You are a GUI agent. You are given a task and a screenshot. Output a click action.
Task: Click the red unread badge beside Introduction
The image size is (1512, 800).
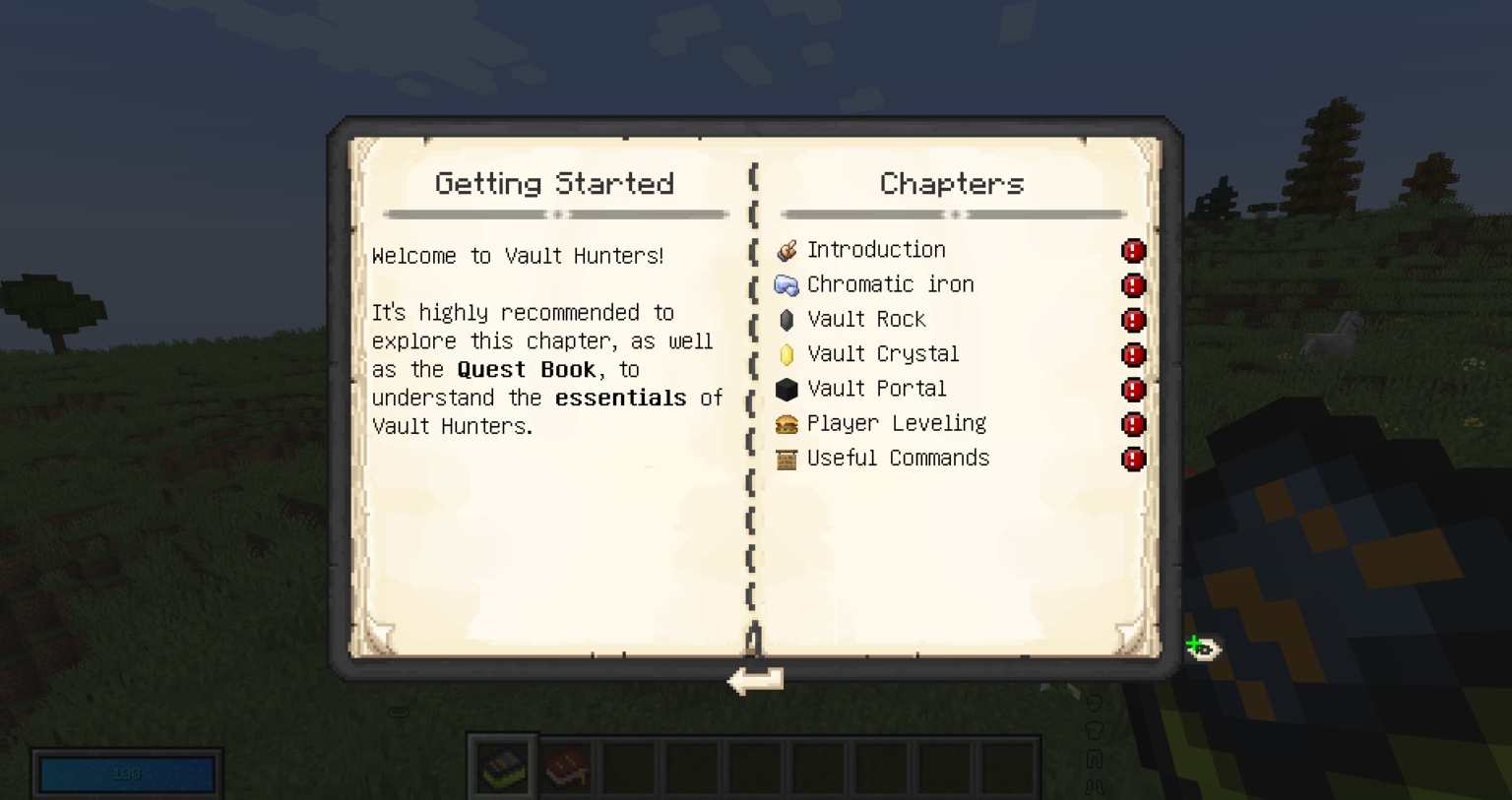pos(1133,251)
